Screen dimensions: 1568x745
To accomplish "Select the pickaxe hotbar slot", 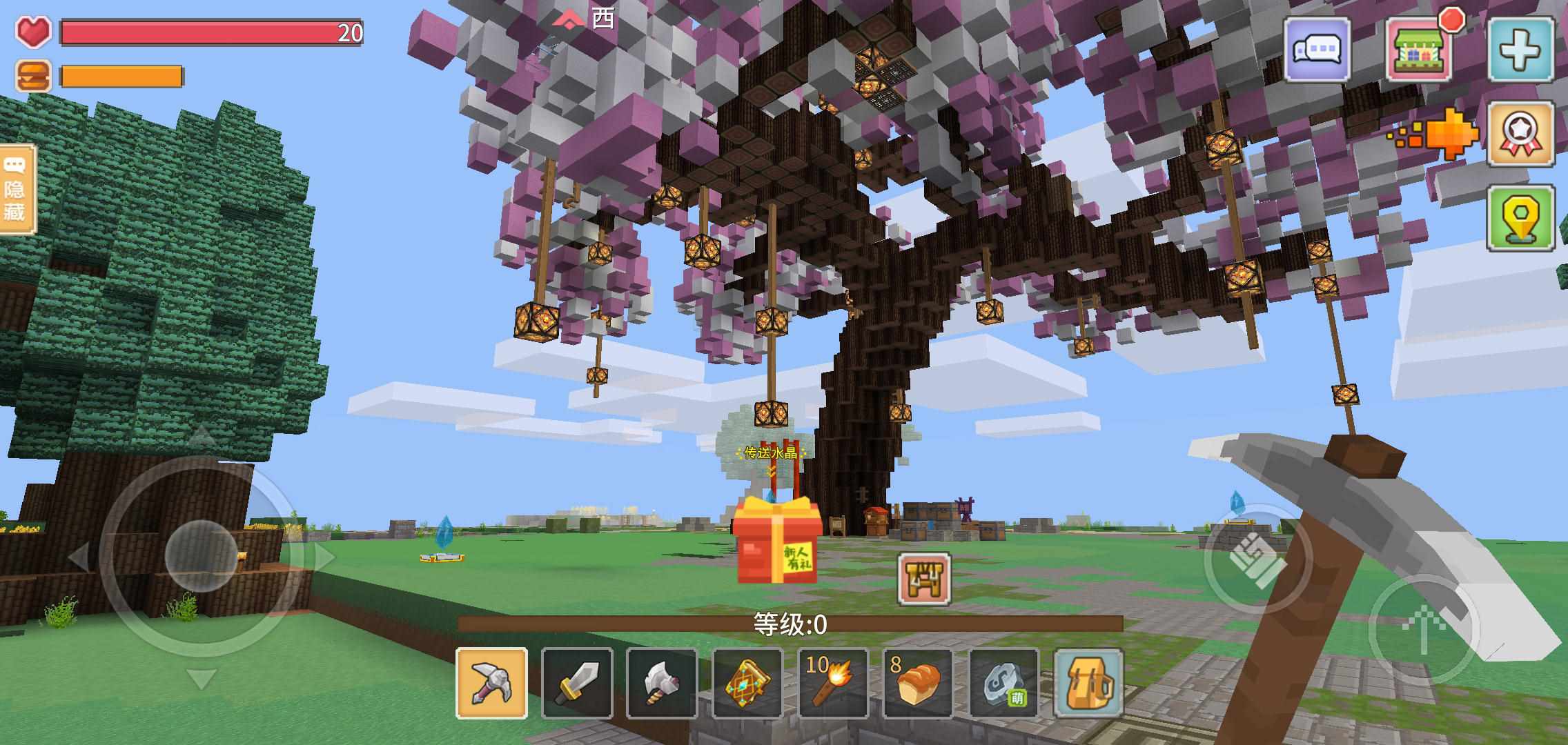I will [491, 684].
